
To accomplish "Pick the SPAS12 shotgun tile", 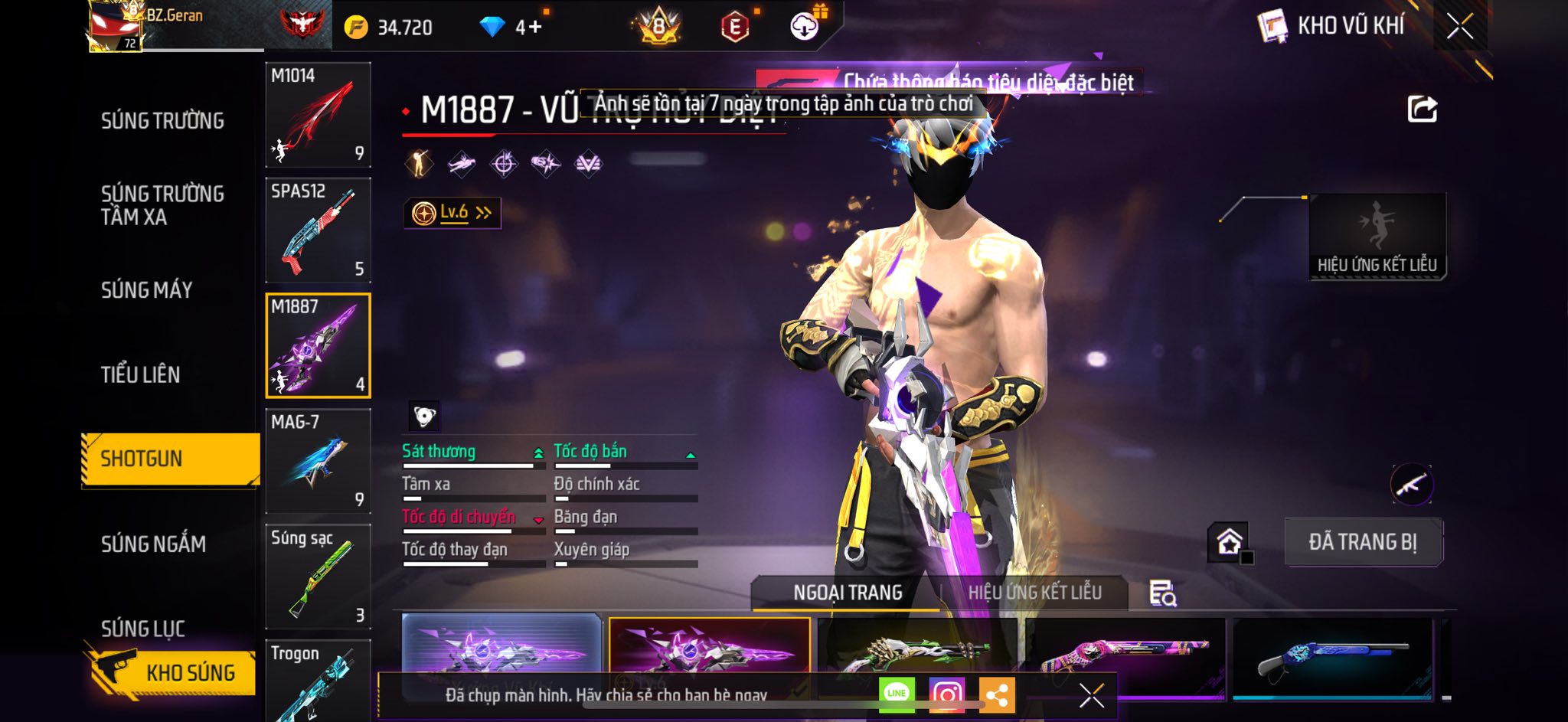I will point(318,230).
